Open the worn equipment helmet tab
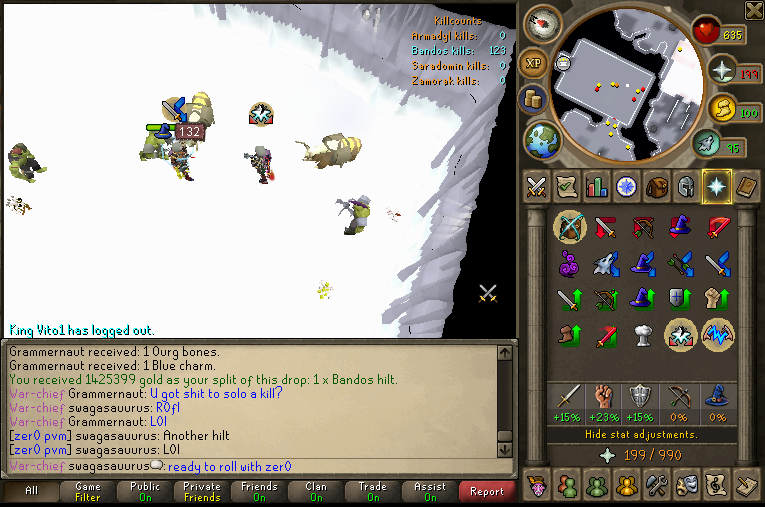 [687, 187]
